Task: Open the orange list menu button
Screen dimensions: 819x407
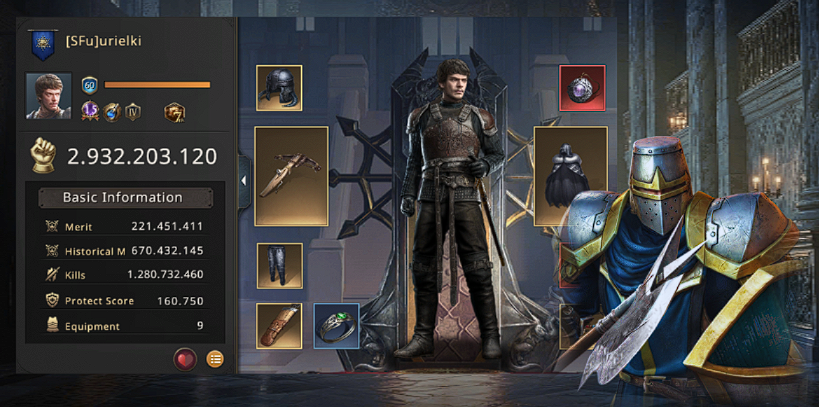Action: [215, 358]
